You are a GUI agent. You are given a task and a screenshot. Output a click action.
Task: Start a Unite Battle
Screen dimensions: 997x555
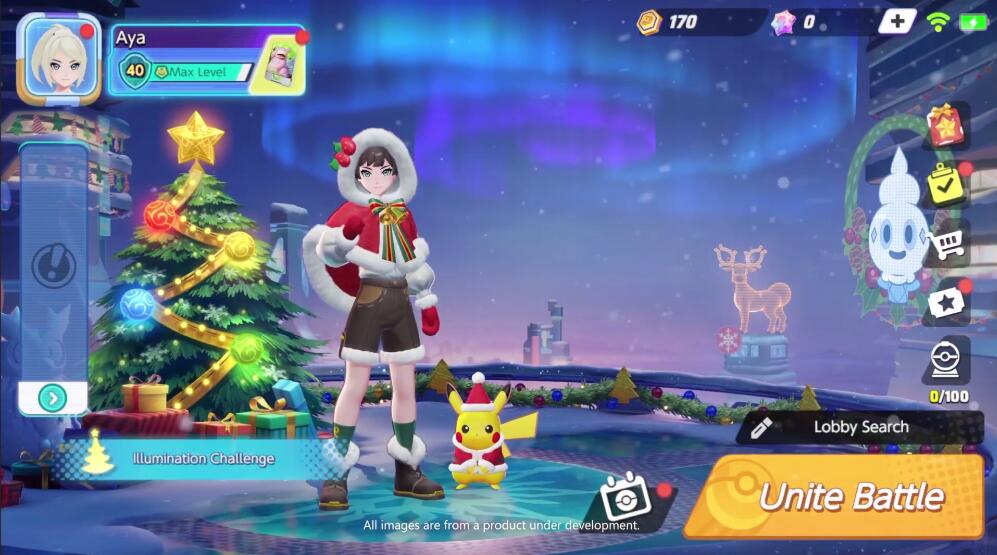pyautogui.click(x=838, y=496)
